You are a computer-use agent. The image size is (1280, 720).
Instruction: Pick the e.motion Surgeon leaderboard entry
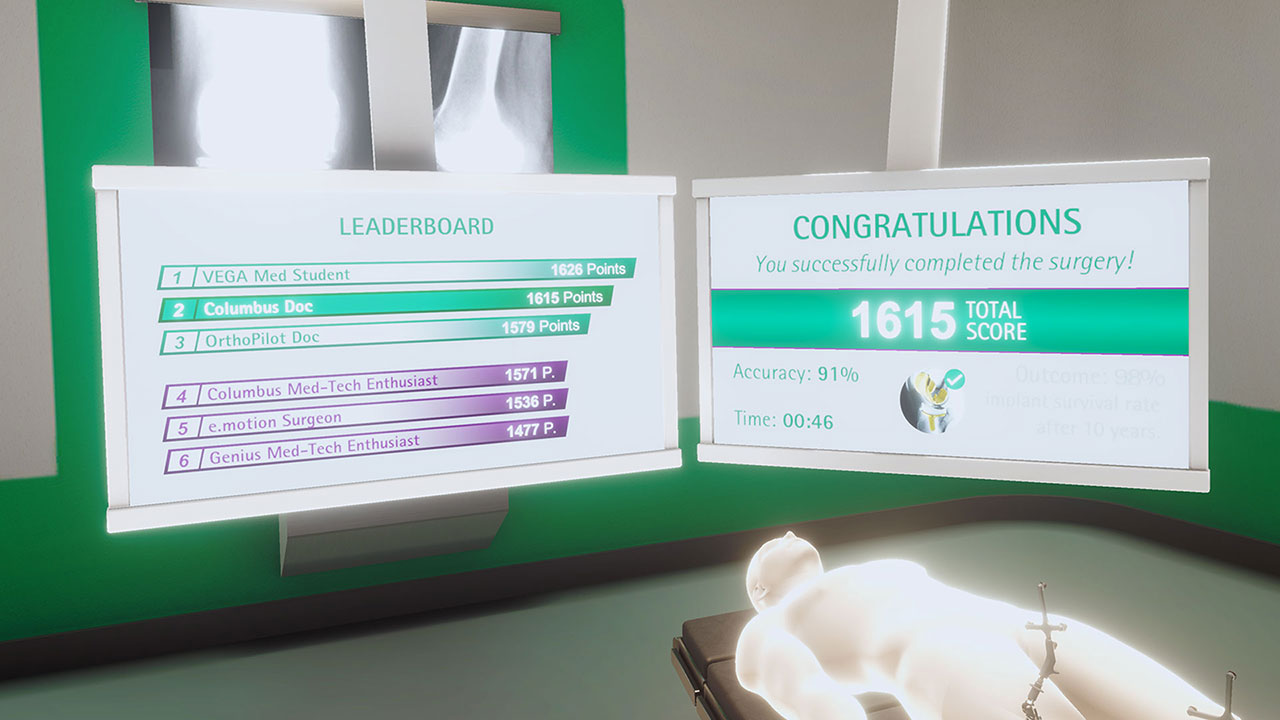[365, 413]
